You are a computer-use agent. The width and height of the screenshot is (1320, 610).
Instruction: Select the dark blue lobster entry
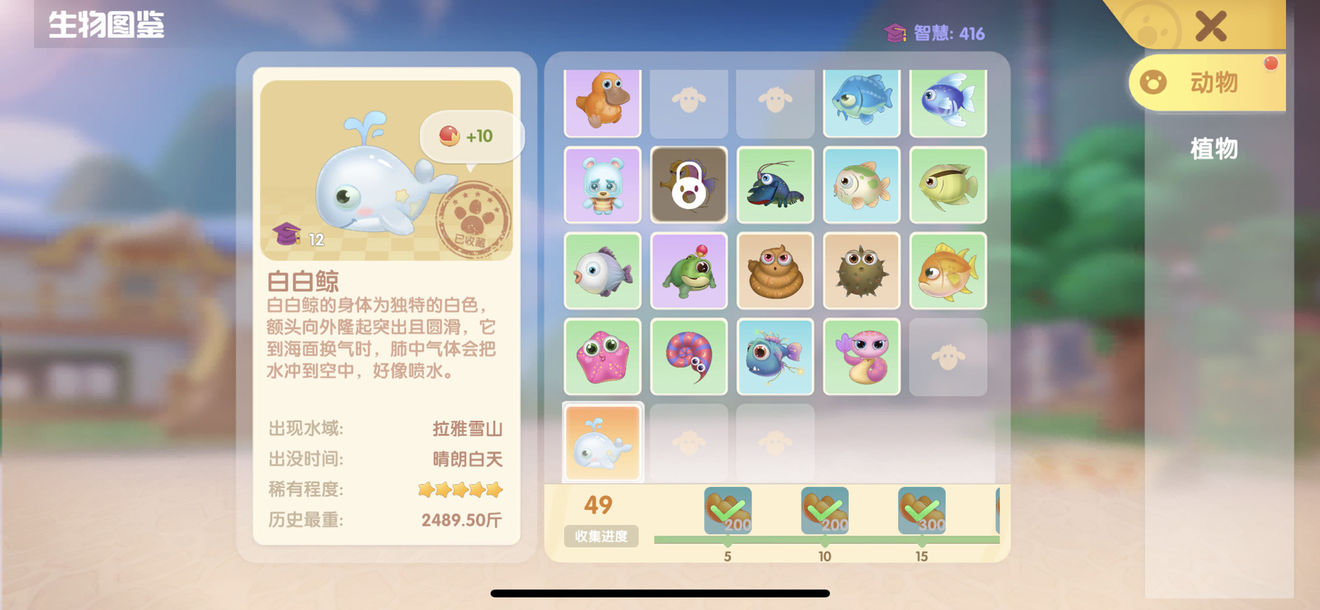[x=775, y=185]
